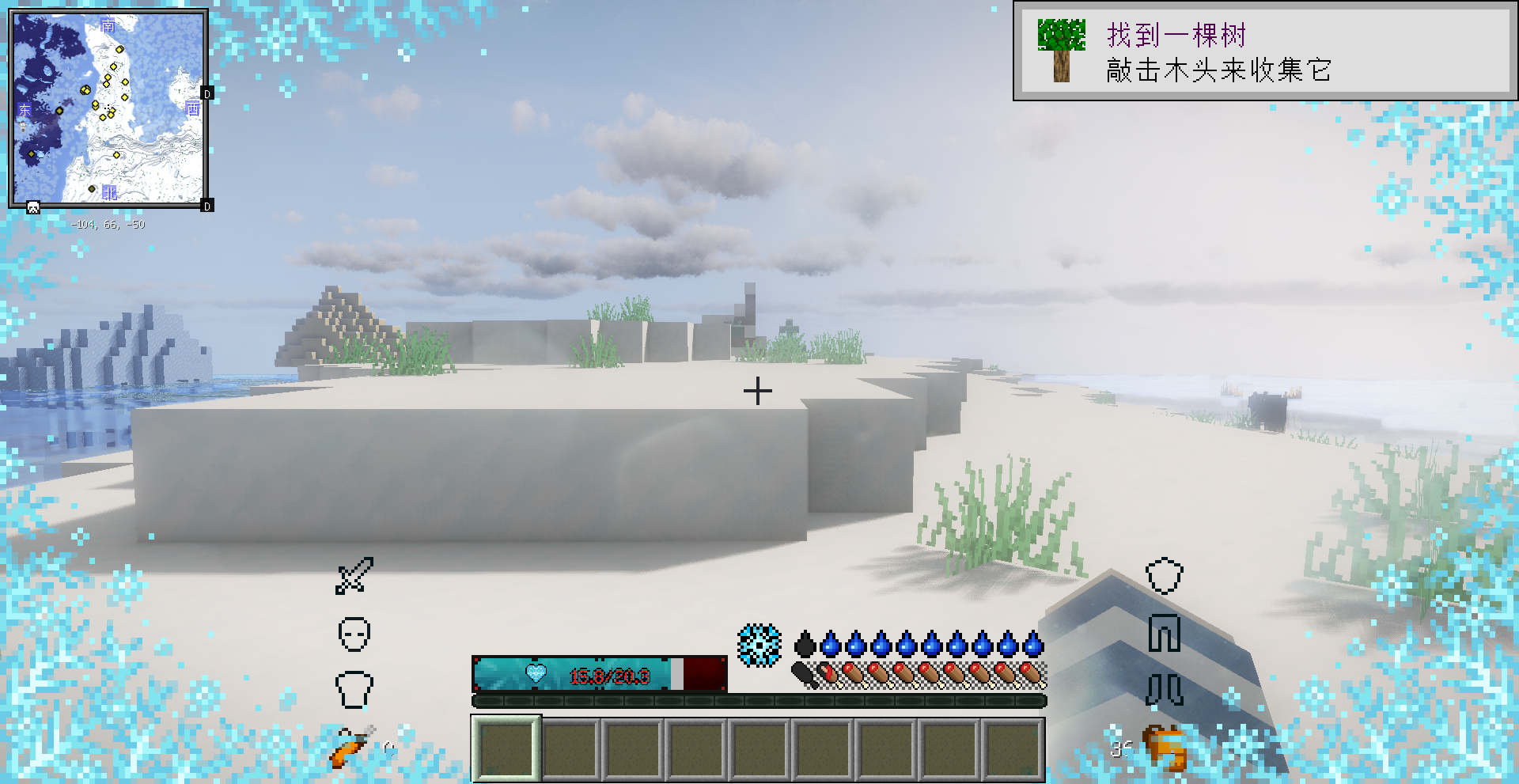Click the skull marker on the minimap corner
Image resolution: width=1519 pixels, height=784 pixels.
[x=32, y=207]
